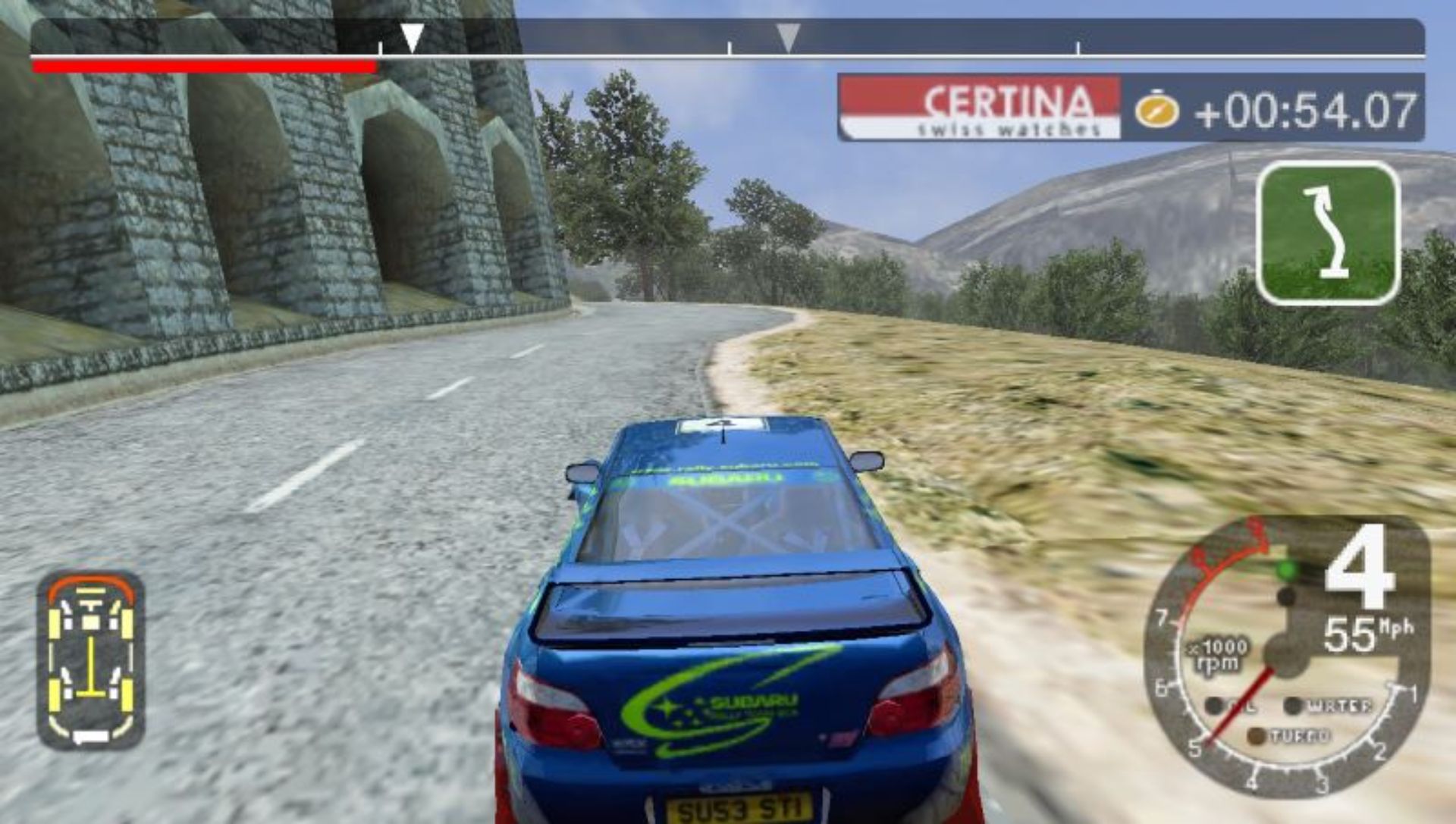This screenshot has width=1456, height=824.
Task: Select the car damage diagram
Action: (x=91, y=658)
